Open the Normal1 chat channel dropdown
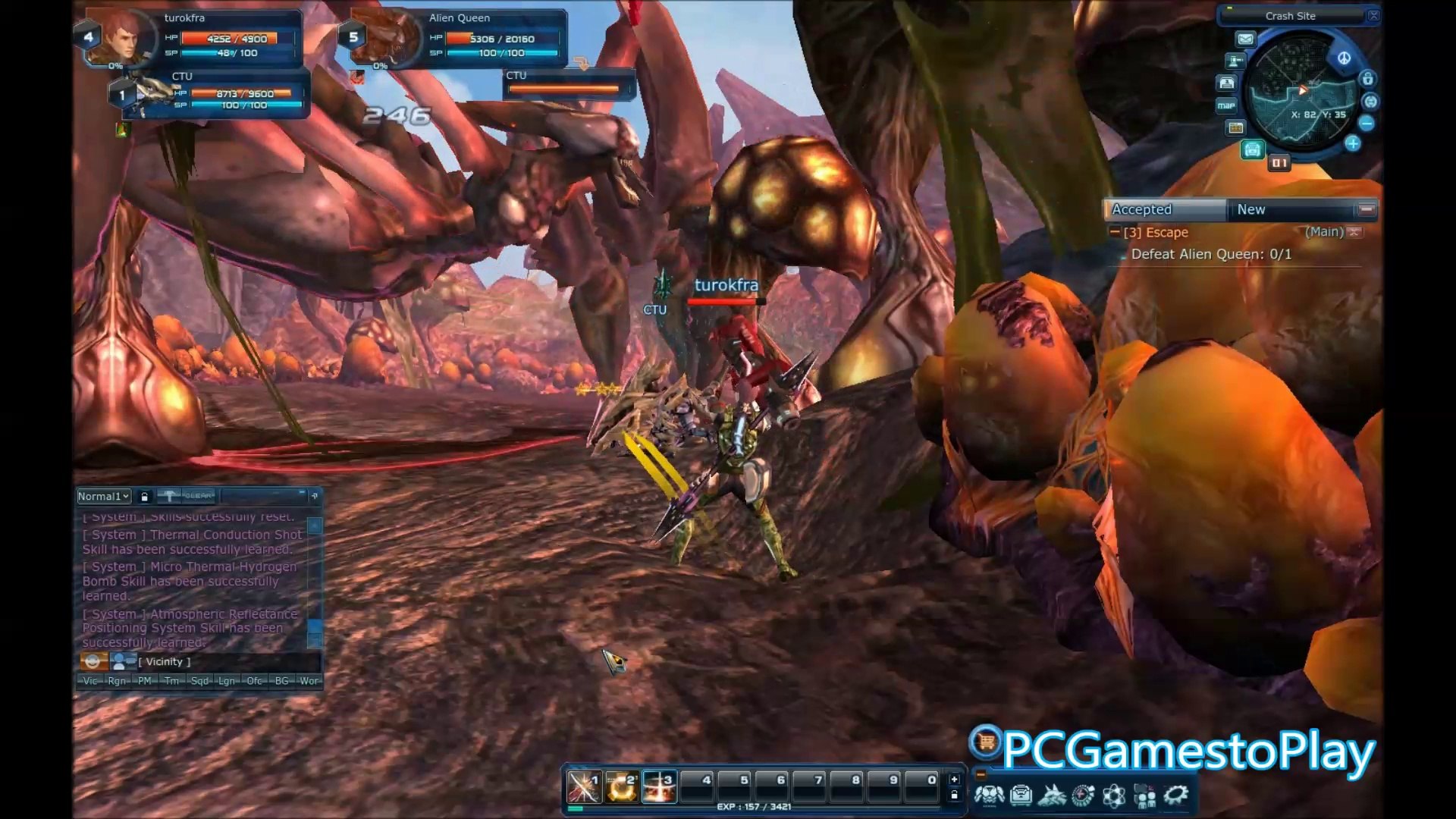Viewport: 1456px width, 819px height. pyautogui.click(x=104, y=496)
